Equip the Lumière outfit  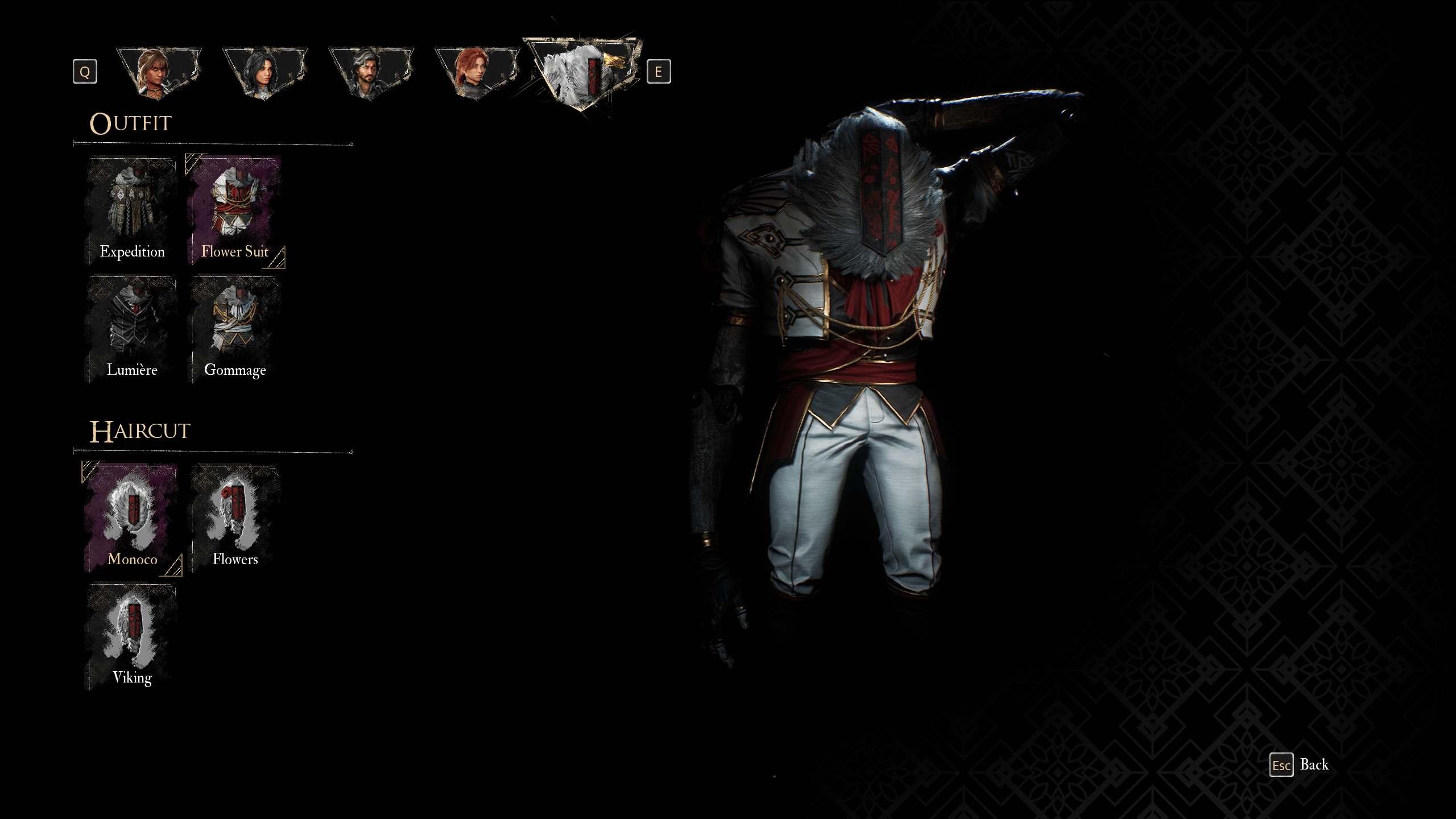[x=131, y=330]
